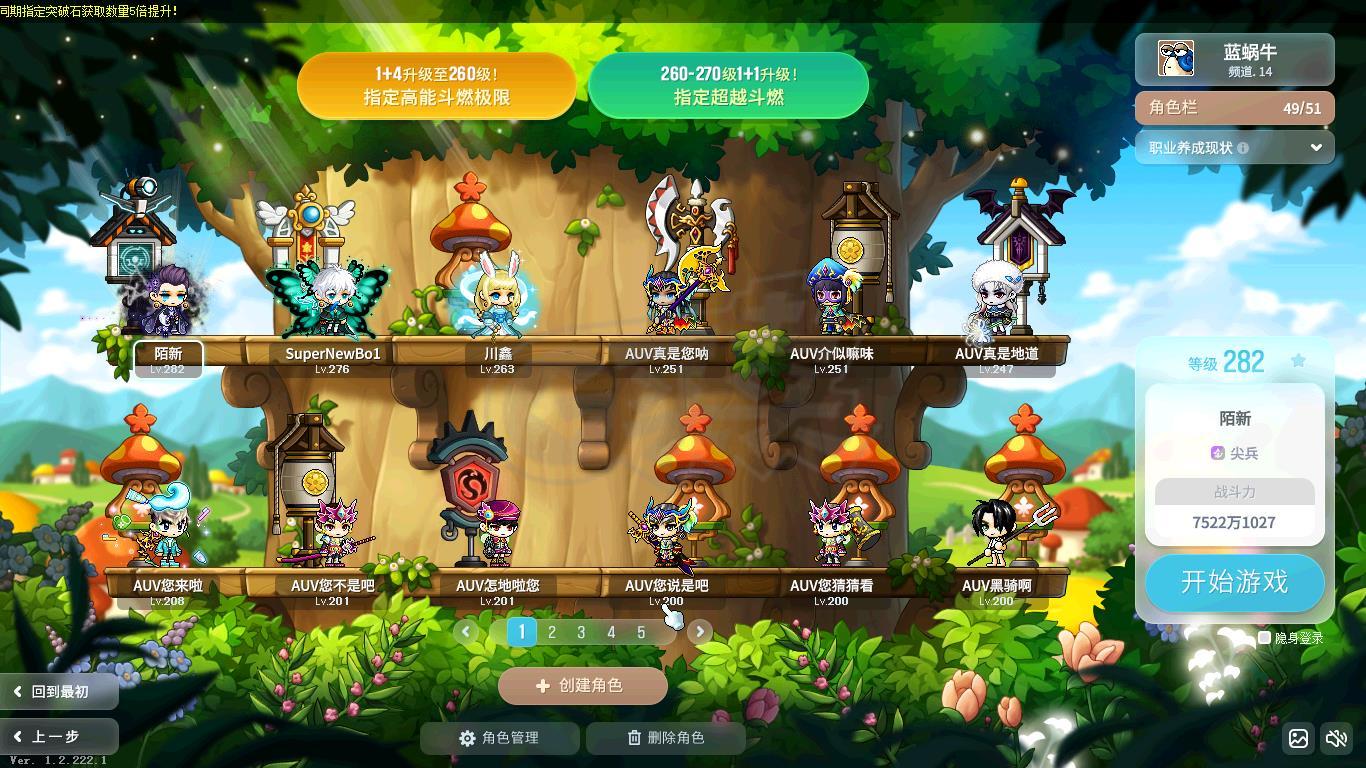Open the orange 260级 hyper burning banner
Screen dimensions: 1366x768
[436, 86]
